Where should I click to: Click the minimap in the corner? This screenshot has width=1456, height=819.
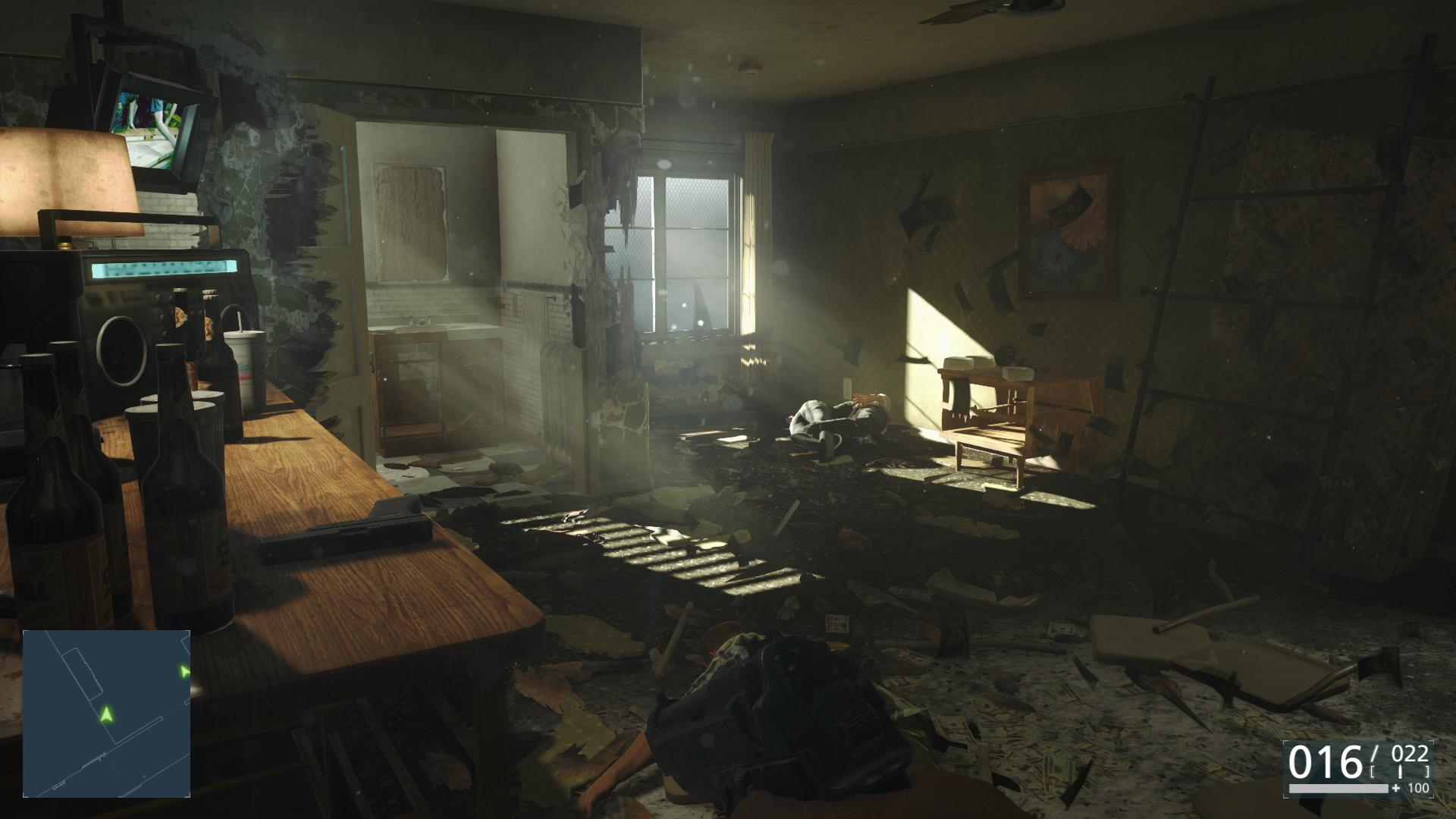click(106, 713)
